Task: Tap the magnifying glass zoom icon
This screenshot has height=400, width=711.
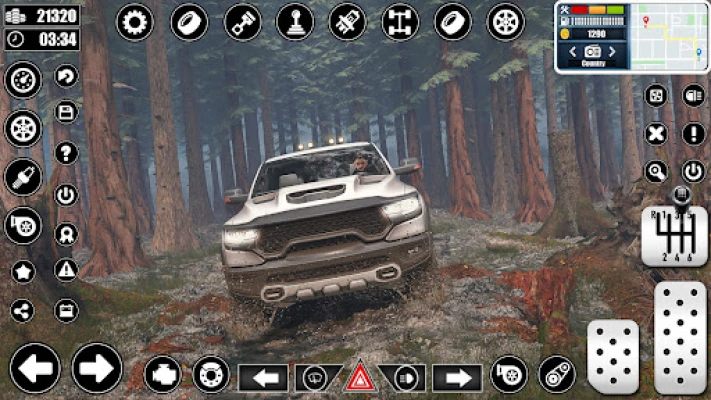Action: (x=656, y=170)
